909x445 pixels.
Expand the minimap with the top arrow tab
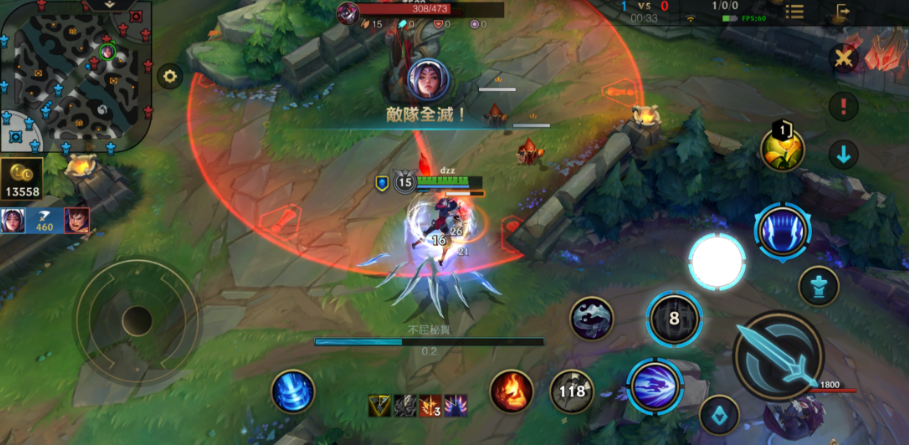(108, 5)
